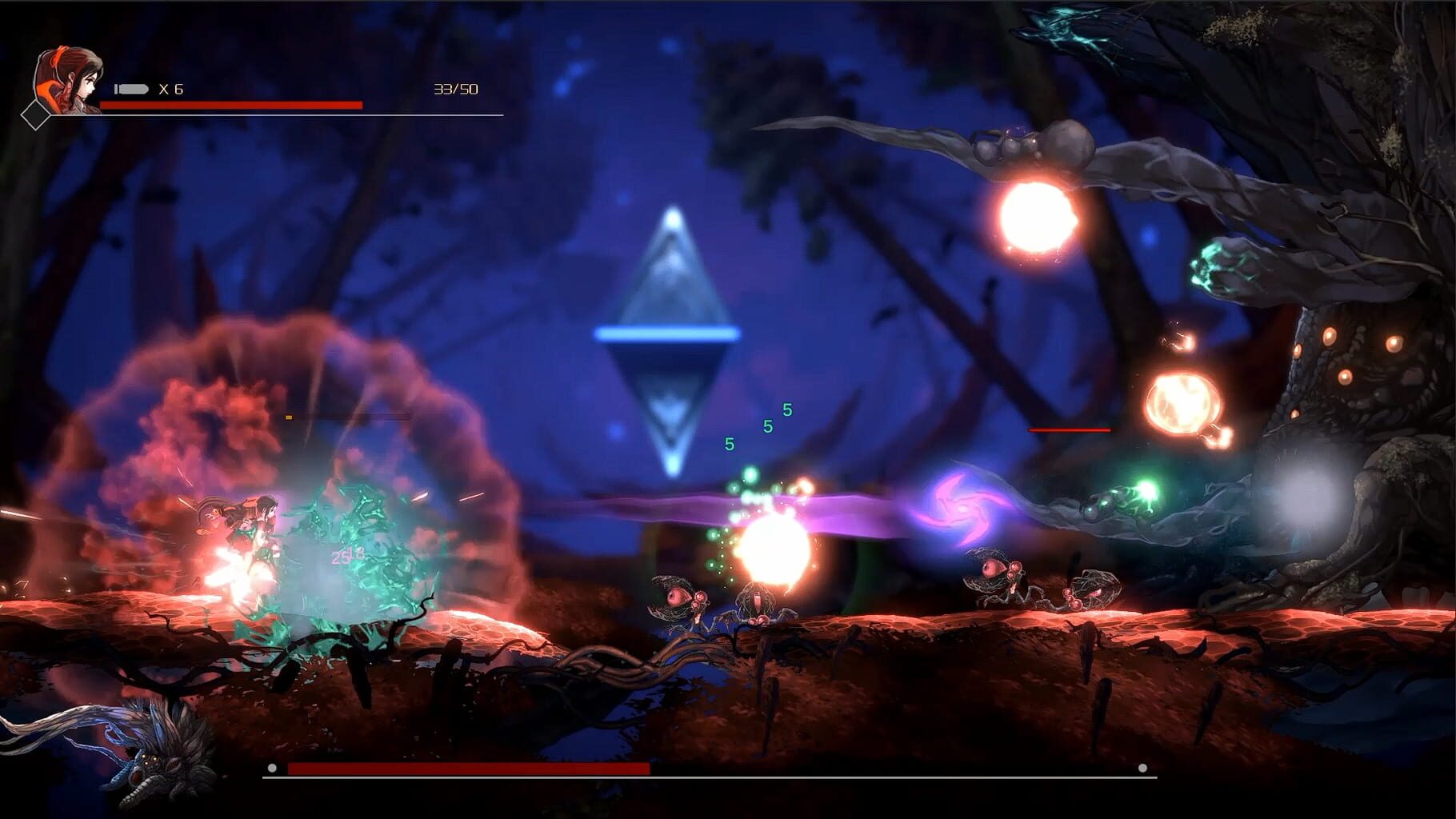Click the white dot at the right of the boss bar

pyautogui.click(x=1143, y=769)
